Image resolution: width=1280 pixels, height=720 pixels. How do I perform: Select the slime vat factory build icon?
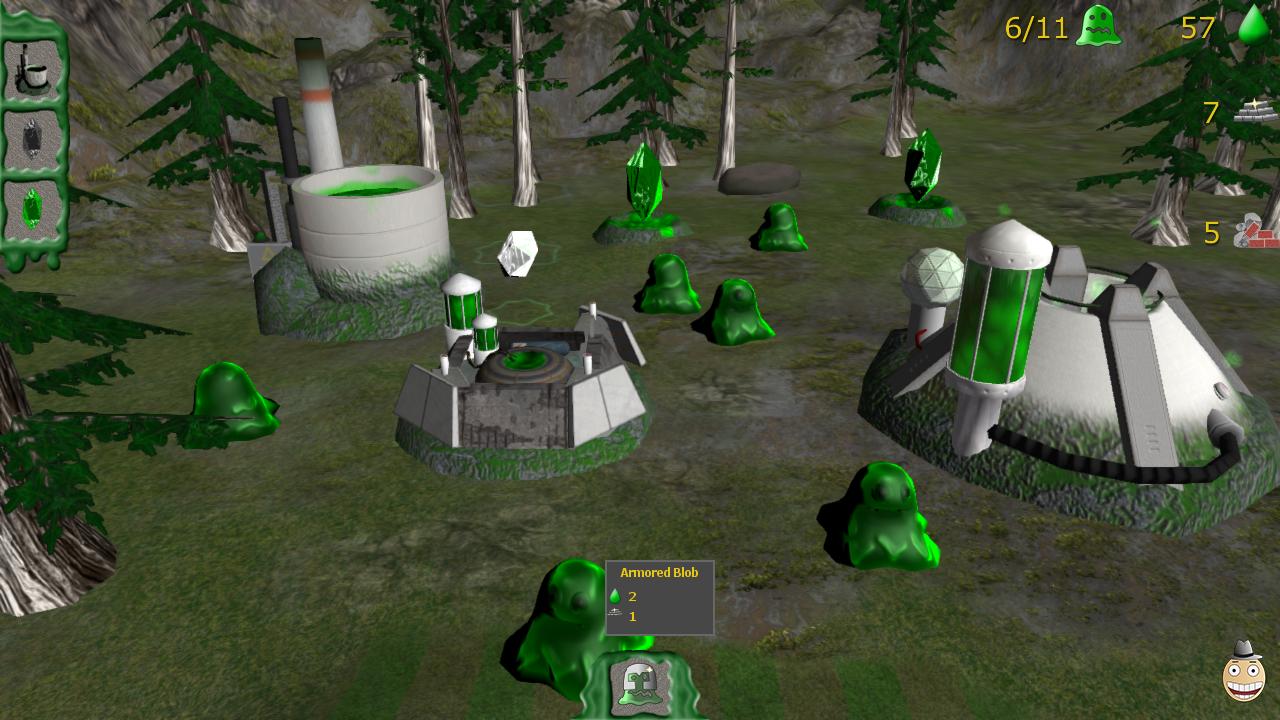click(x=33, y=68)
